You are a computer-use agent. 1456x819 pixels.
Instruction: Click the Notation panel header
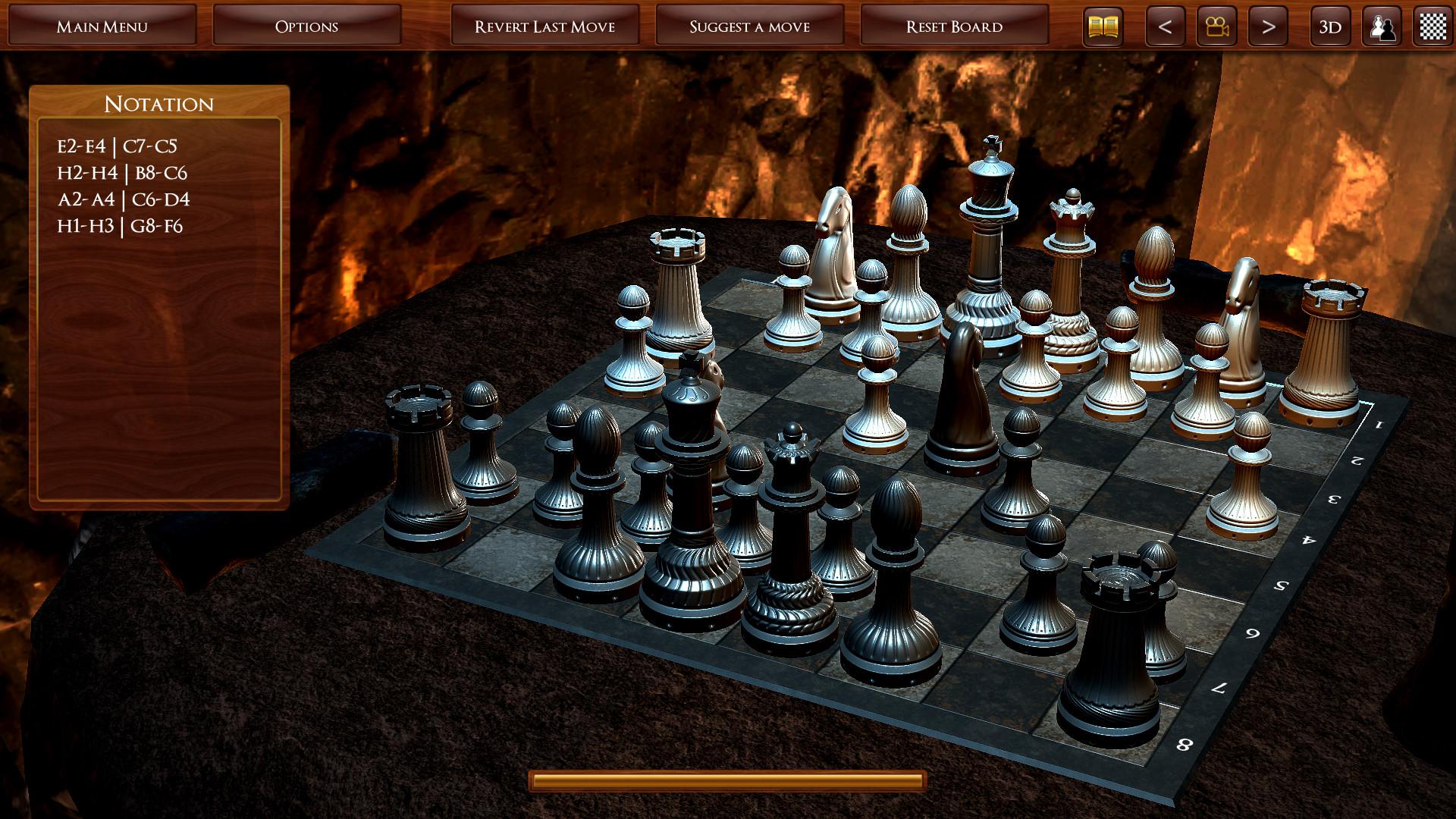(x=159, y=103)
